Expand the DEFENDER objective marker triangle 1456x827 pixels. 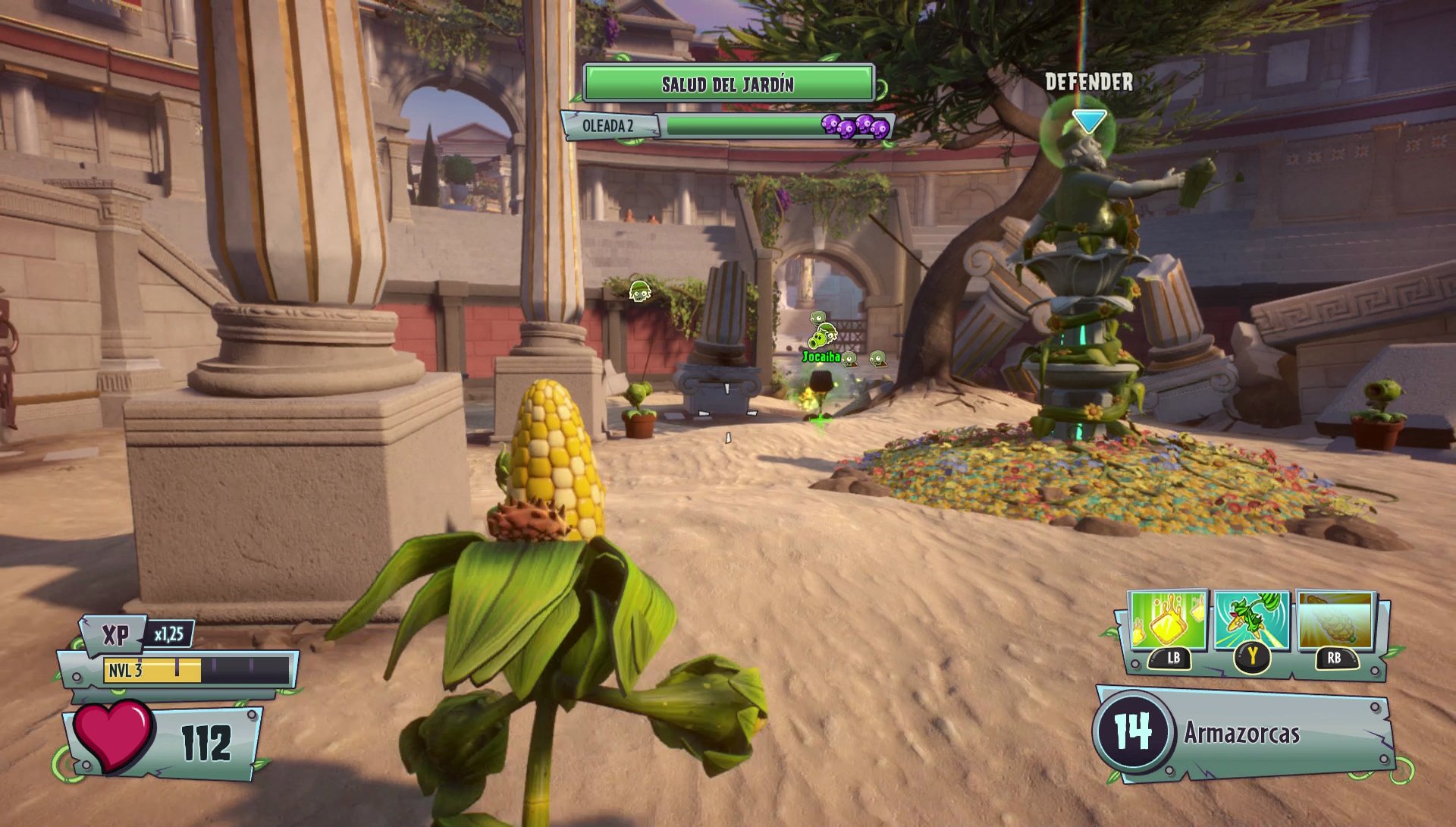[x=1090, y=119]
